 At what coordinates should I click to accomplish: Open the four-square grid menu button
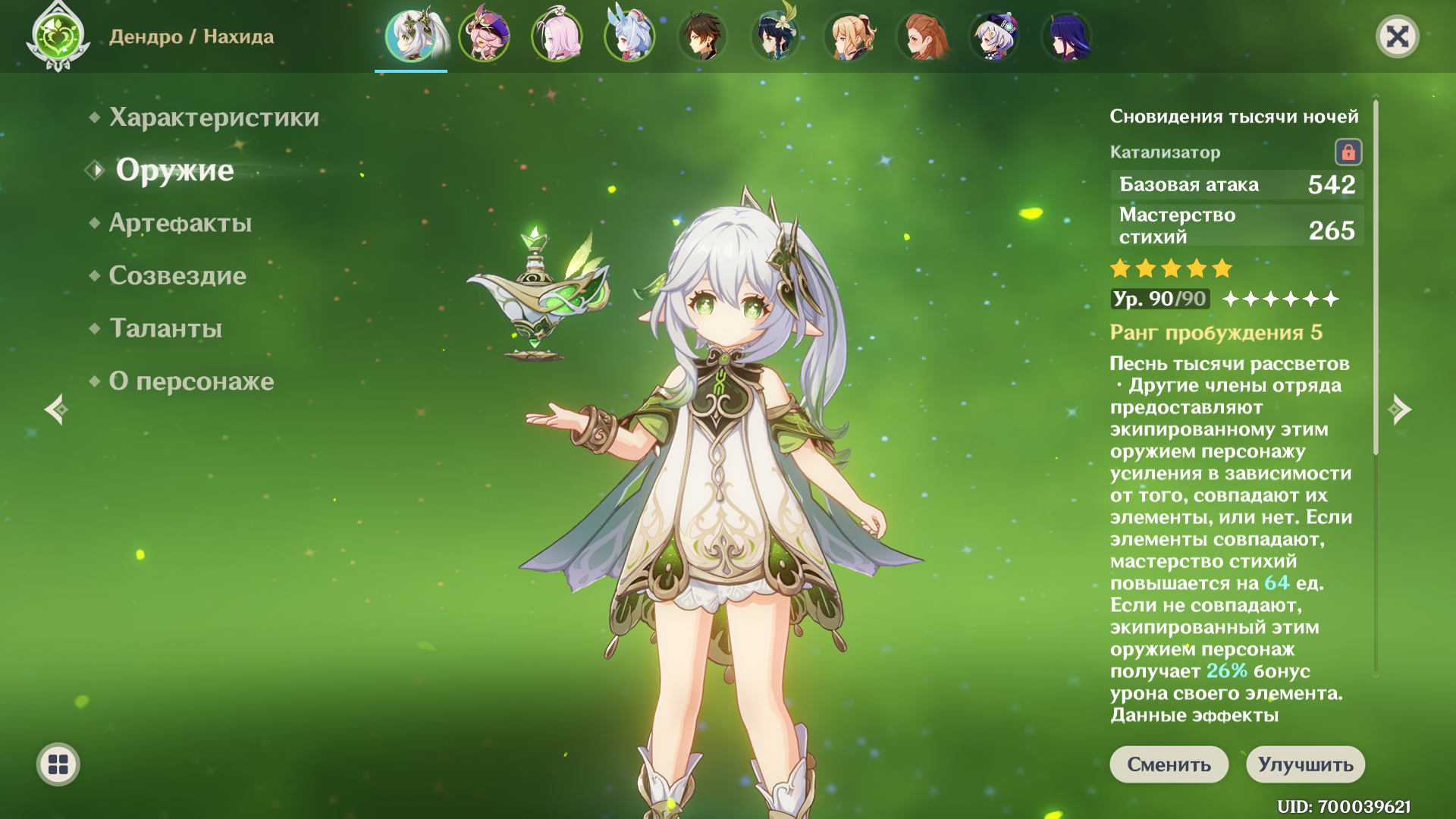(58, 764)
